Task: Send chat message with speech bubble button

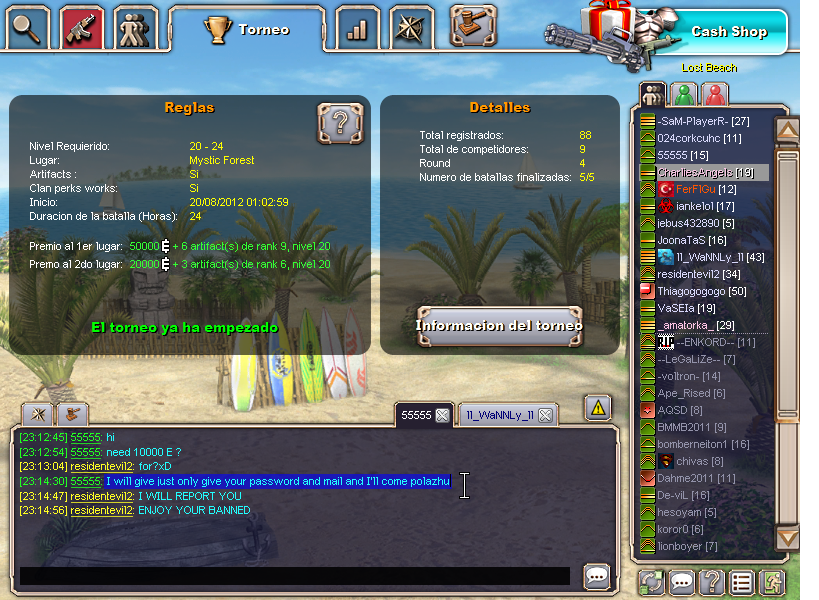Action: (597, 576)
